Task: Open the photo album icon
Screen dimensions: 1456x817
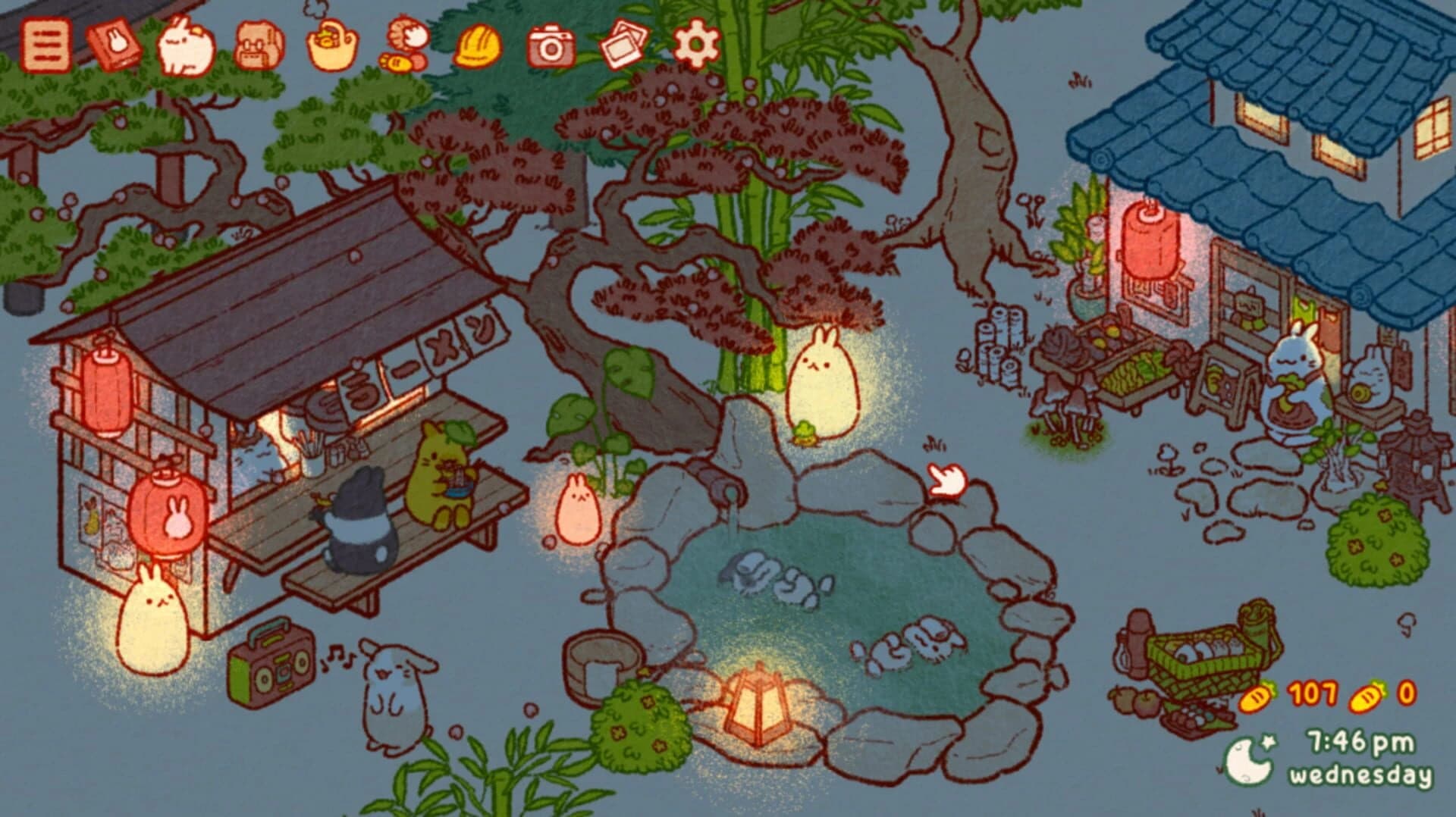Action: pyautogui.click(x=622, y=45)
